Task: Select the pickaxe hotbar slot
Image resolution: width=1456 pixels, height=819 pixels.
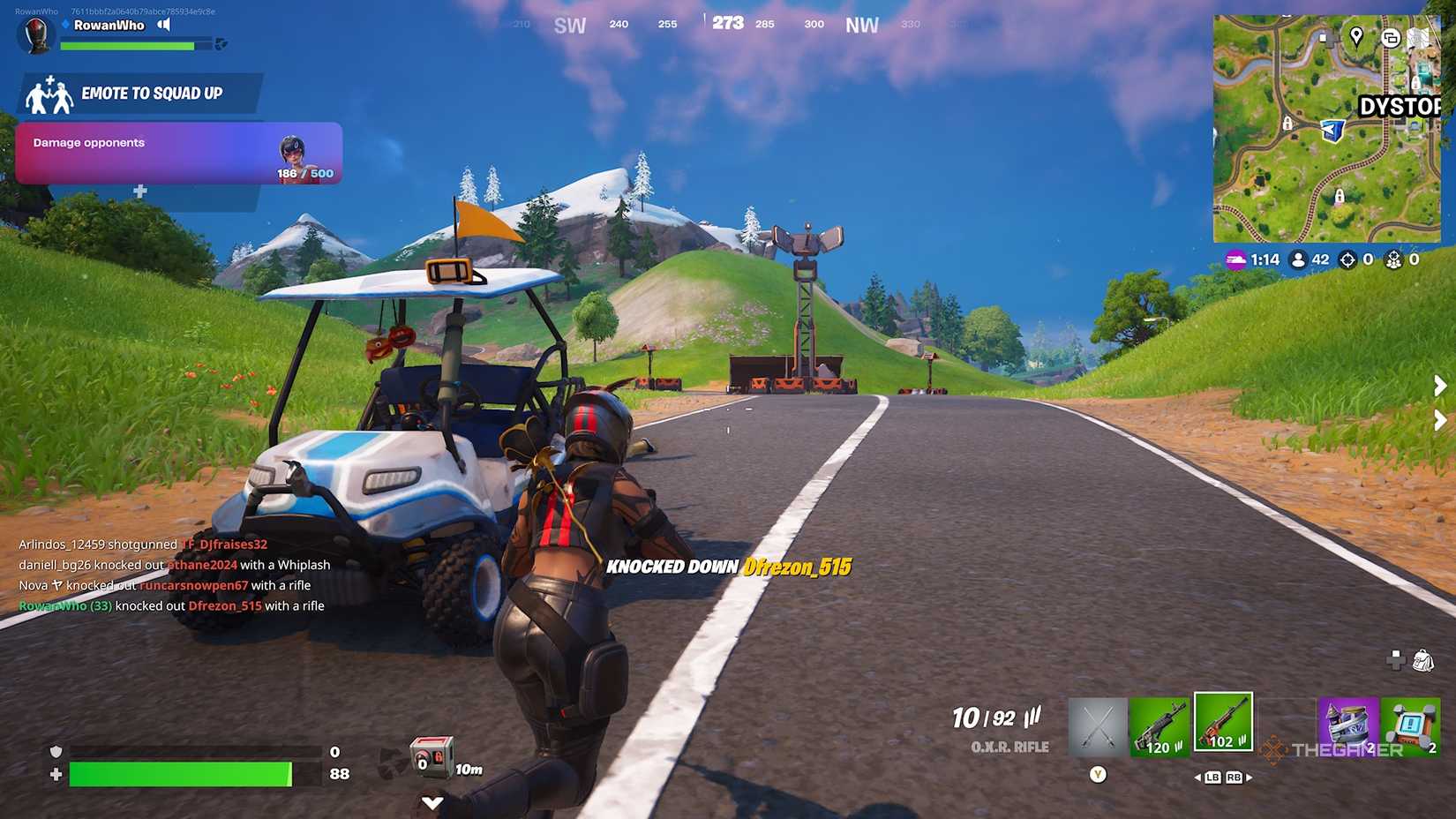Action: click(1097, 724)
